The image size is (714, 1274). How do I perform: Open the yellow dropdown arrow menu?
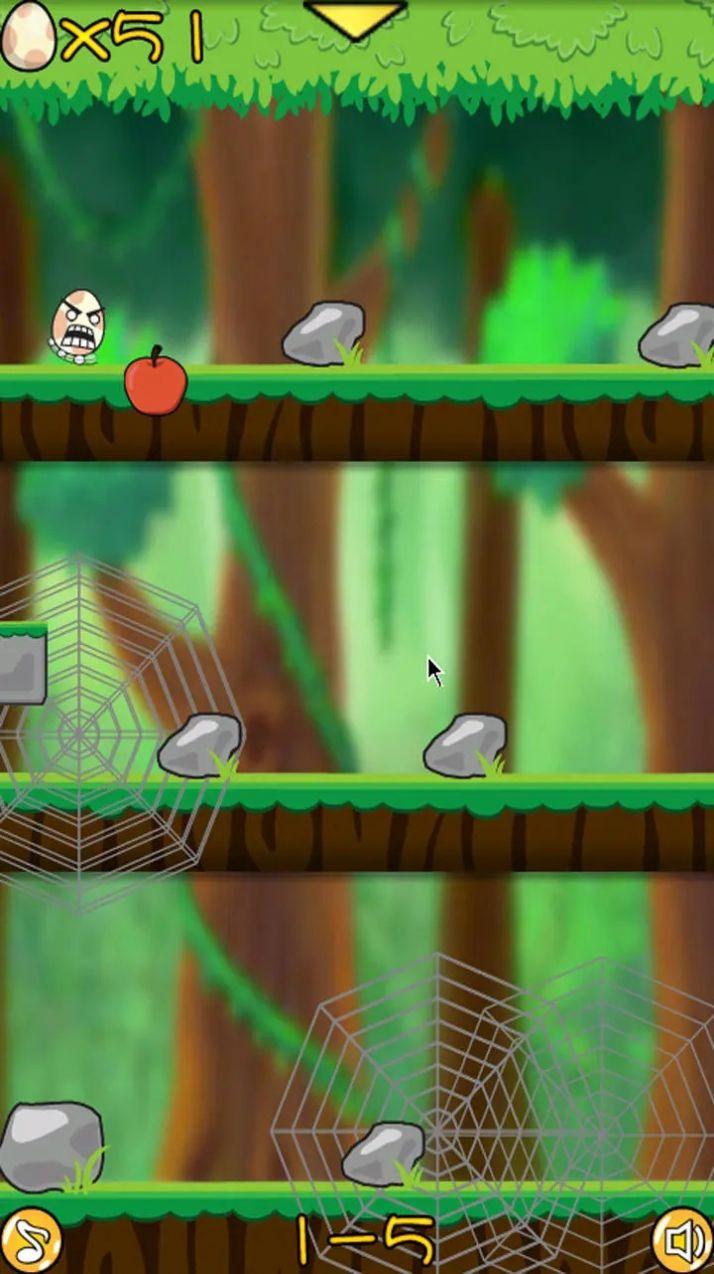(355, 19)
